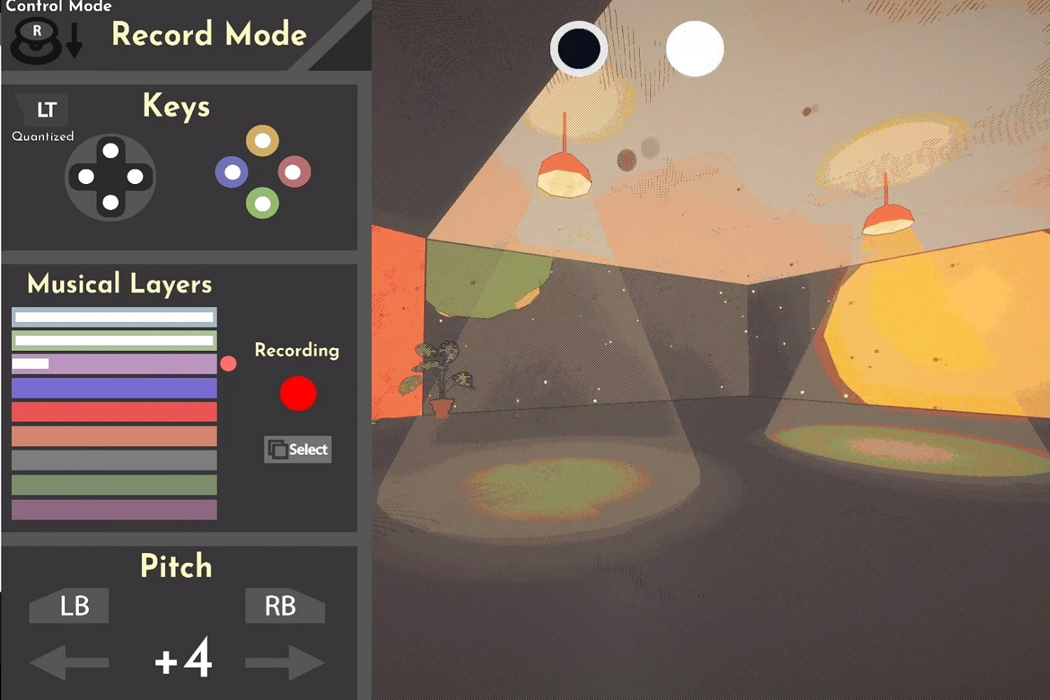Tap the red key circle in Keys
1050x700 pixels.
293,172
